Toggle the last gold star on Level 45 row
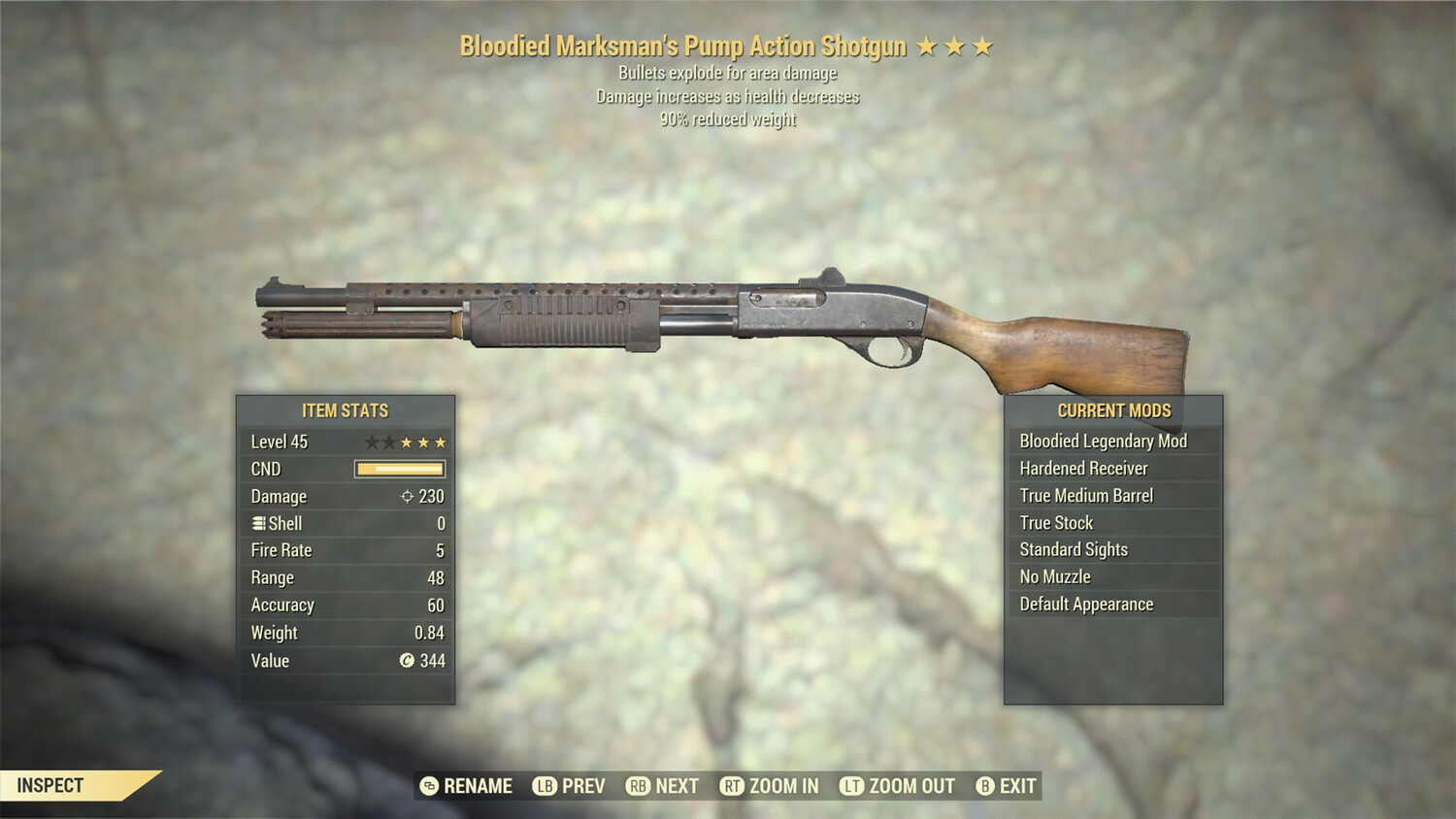 point(442,442)
